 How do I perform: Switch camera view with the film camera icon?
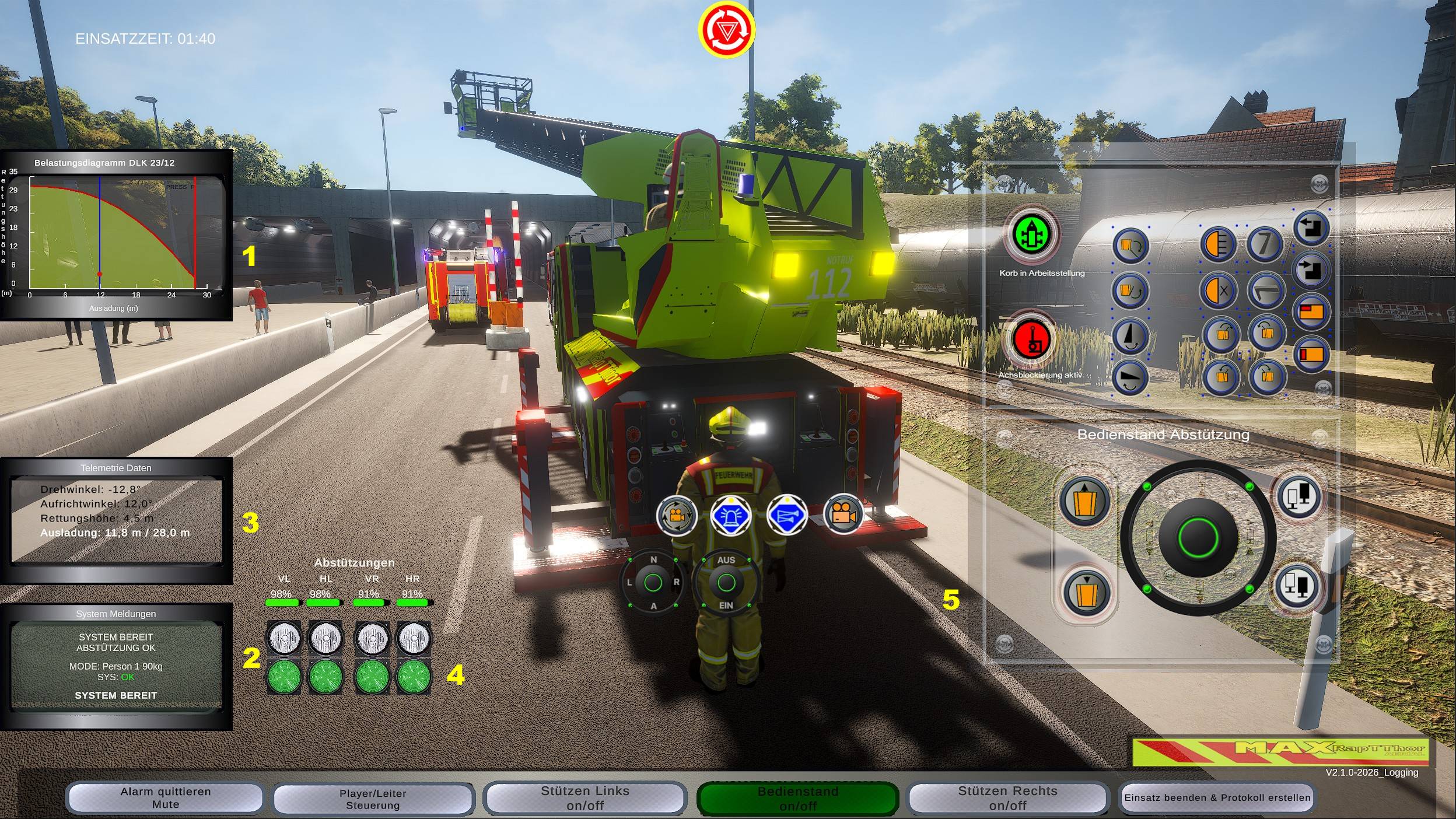[845, 518]
